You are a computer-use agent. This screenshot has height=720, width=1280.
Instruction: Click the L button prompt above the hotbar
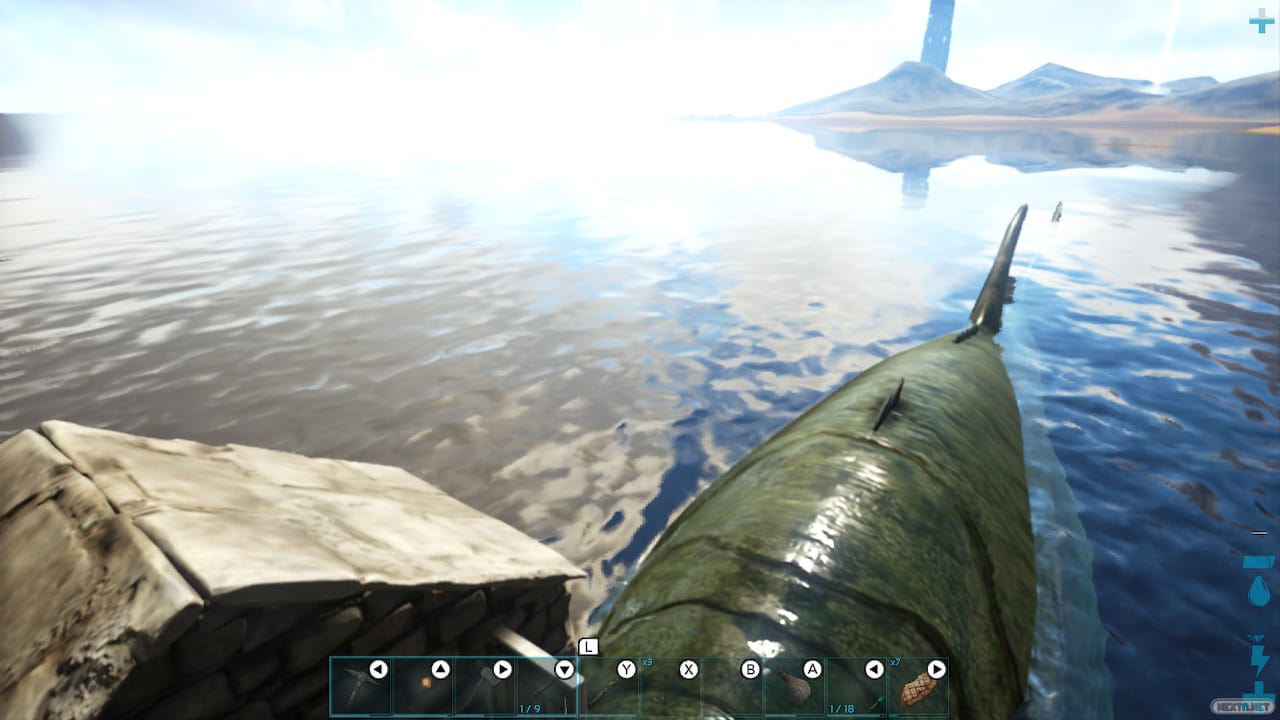pyautogui.click(x=588, y=647)
